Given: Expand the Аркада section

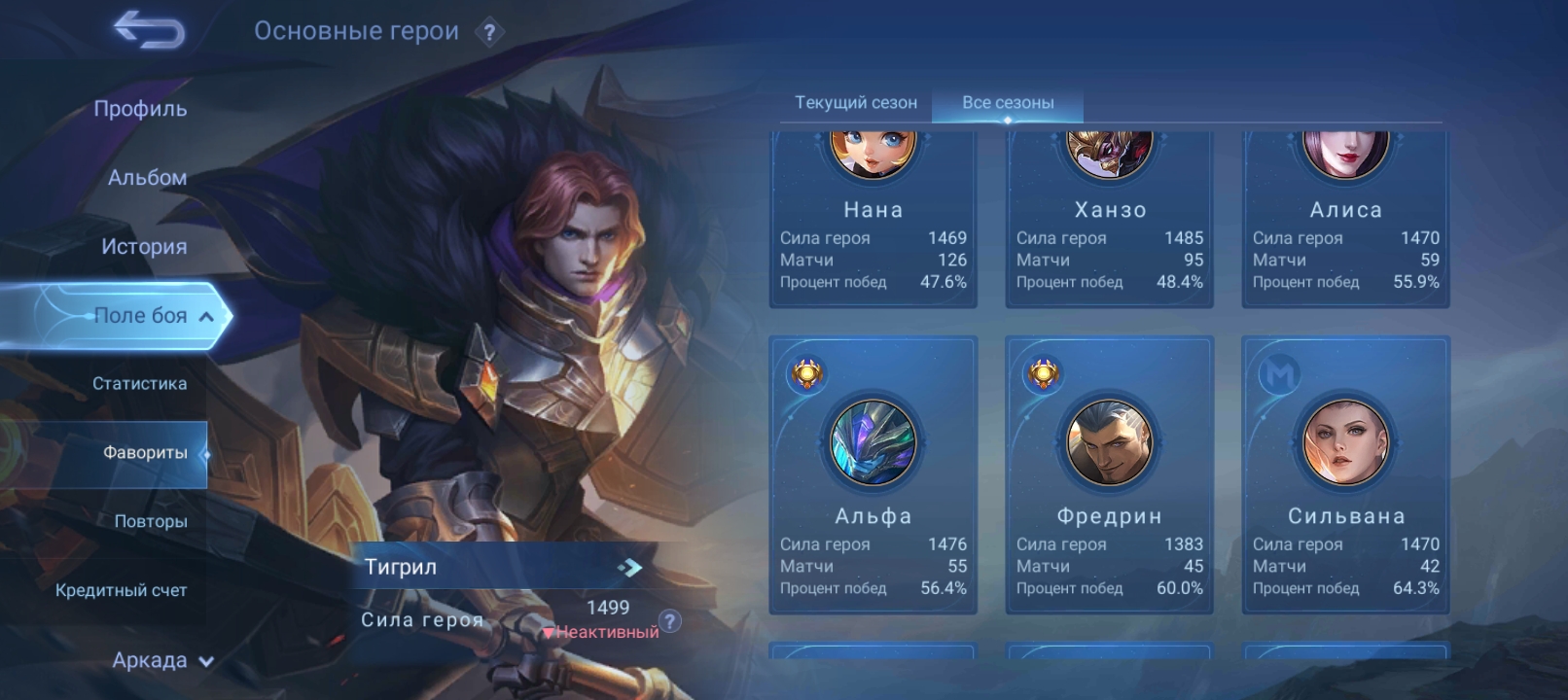Looking at the screenshot, I should click(x=161, y=661).
